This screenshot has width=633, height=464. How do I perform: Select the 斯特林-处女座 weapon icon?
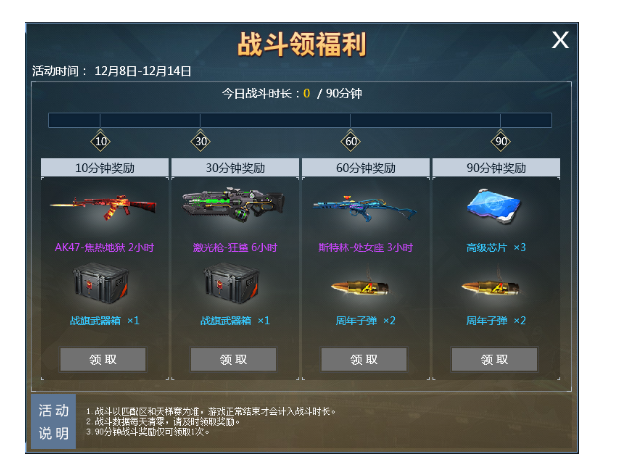coord(364,208)
